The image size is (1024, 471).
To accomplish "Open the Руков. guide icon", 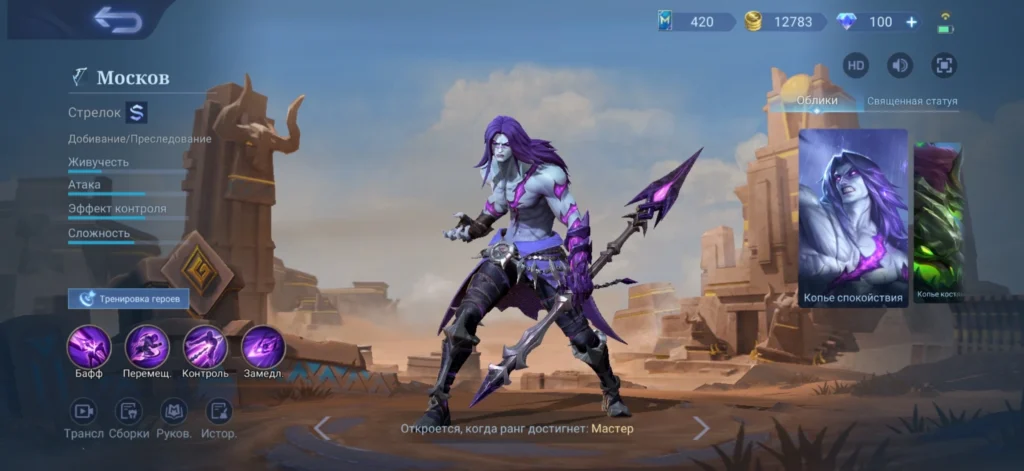I will (x=174, y=411).
